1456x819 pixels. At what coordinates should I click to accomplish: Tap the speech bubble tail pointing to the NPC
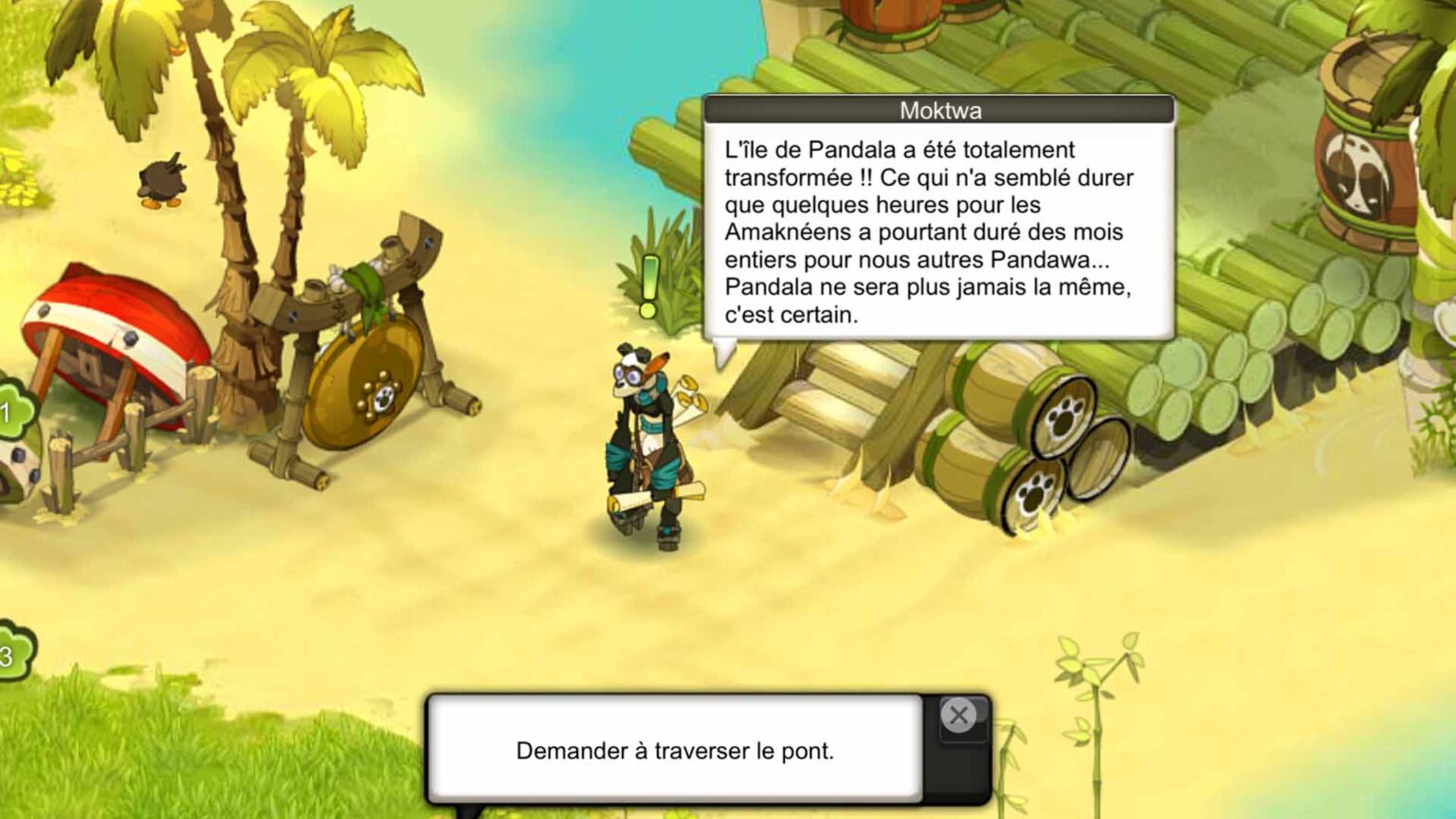723,355
